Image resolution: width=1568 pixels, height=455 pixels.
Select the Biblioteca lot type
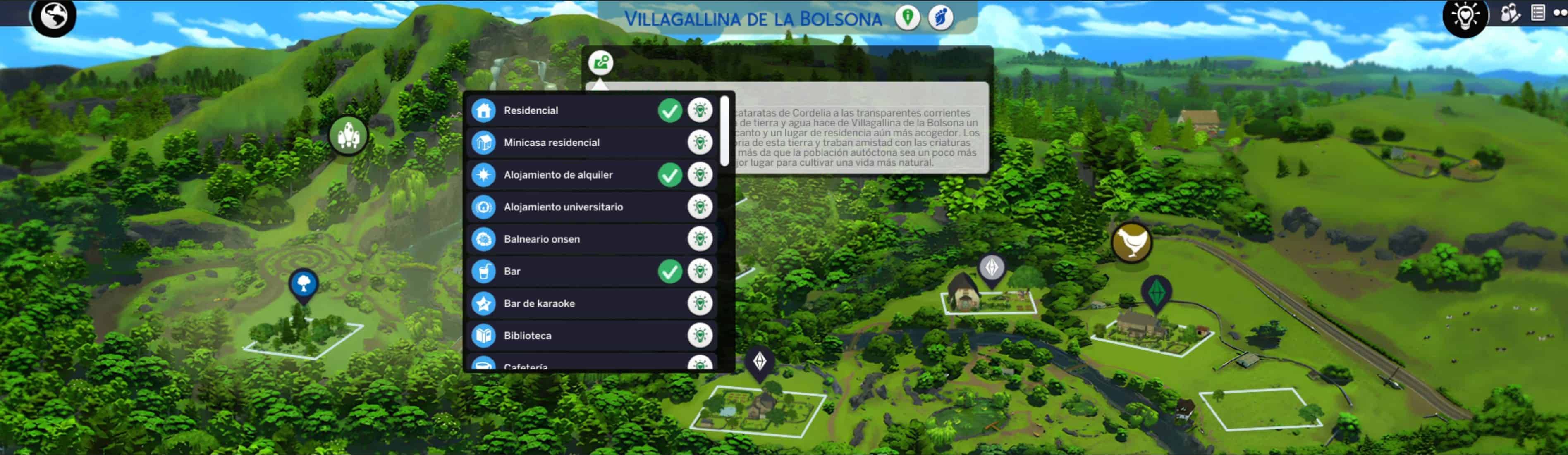527,336
